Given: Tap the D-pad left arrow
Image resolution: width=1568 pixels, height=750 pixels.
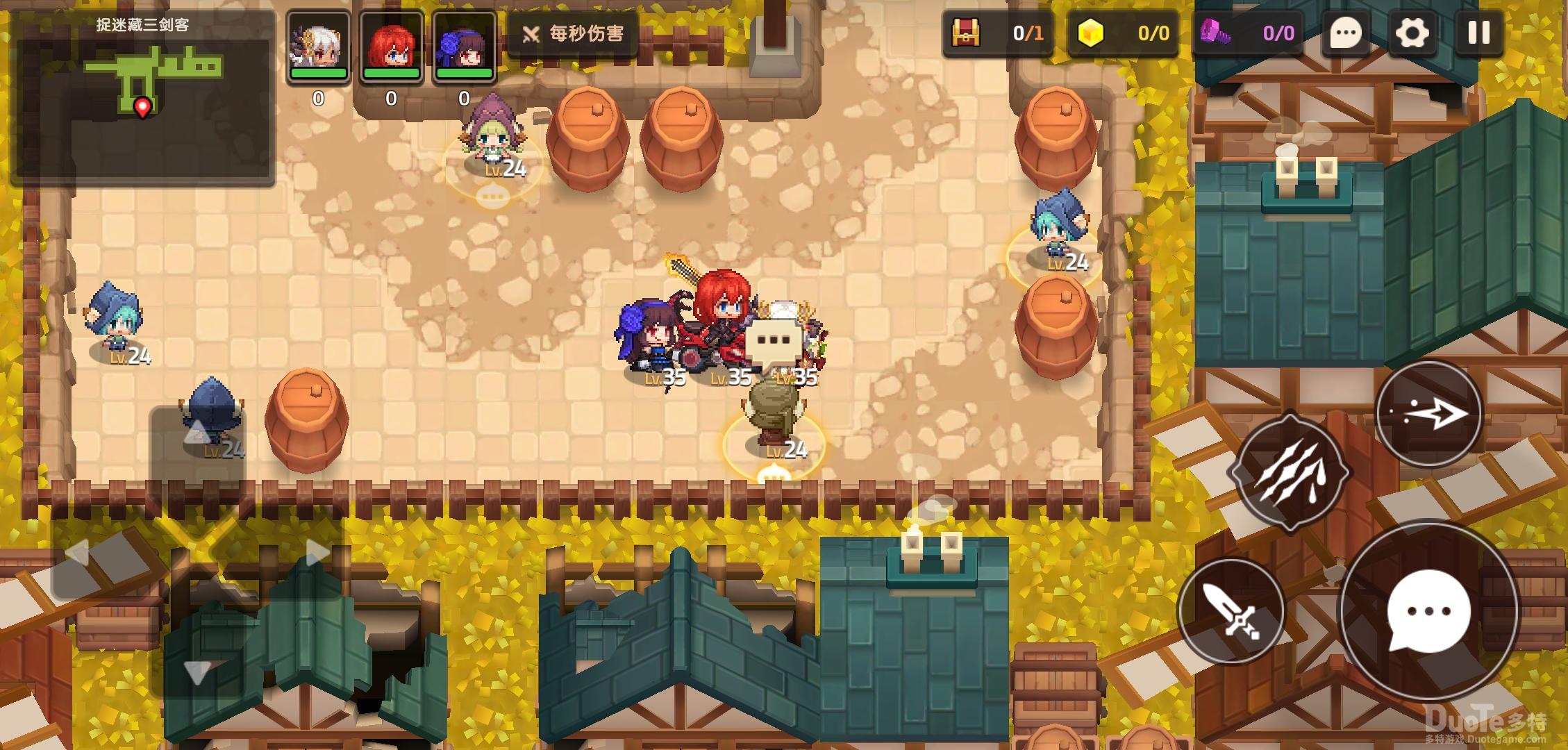Looking at the screenshot, I should [77, 553].
